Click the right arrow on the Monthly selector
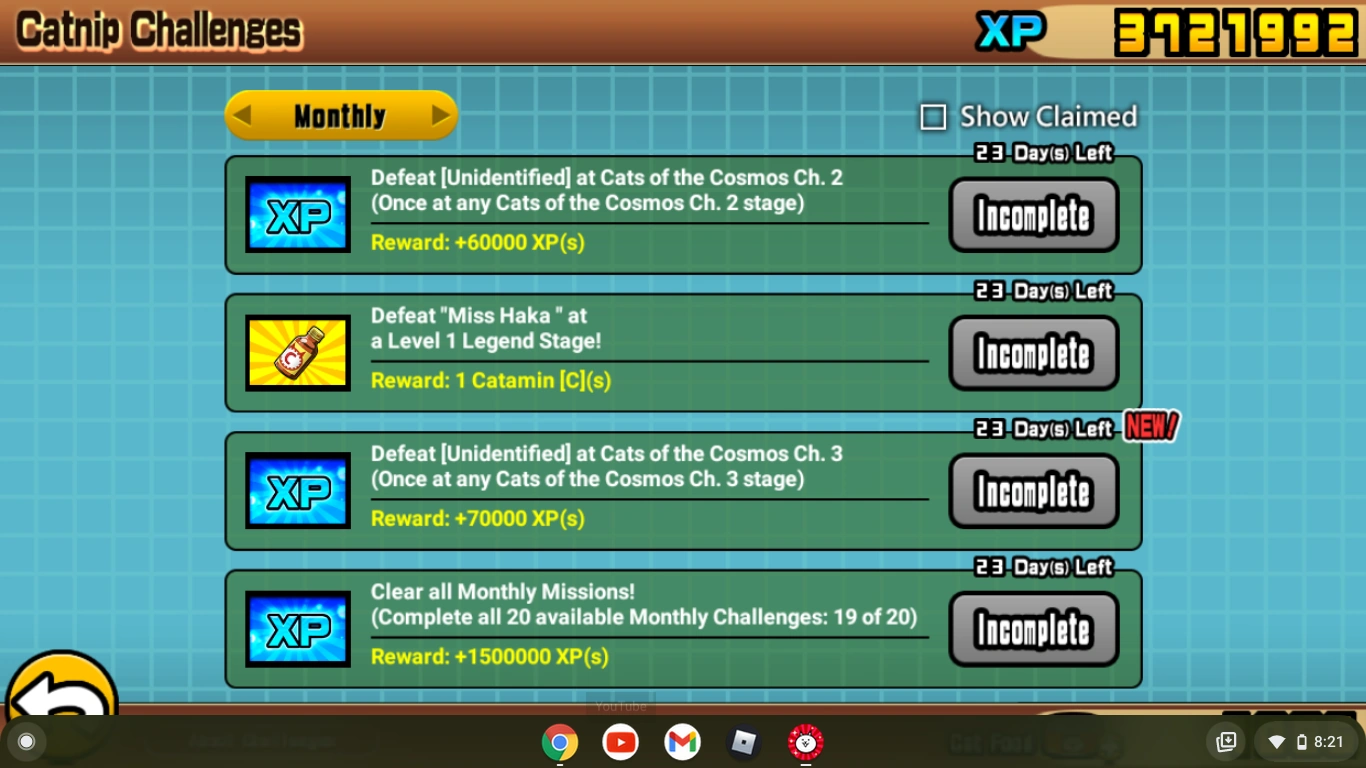1366x768 pixels. (440, 115)
